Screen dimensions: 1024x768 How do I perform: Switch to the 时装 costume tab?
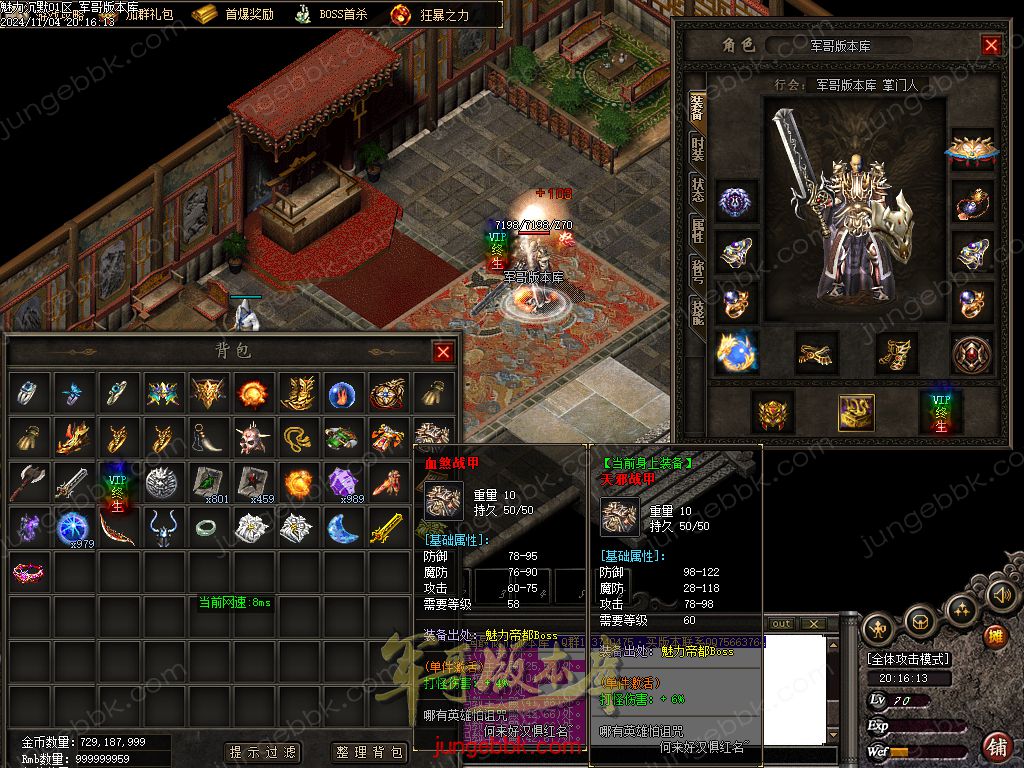[x=697, y=148]
